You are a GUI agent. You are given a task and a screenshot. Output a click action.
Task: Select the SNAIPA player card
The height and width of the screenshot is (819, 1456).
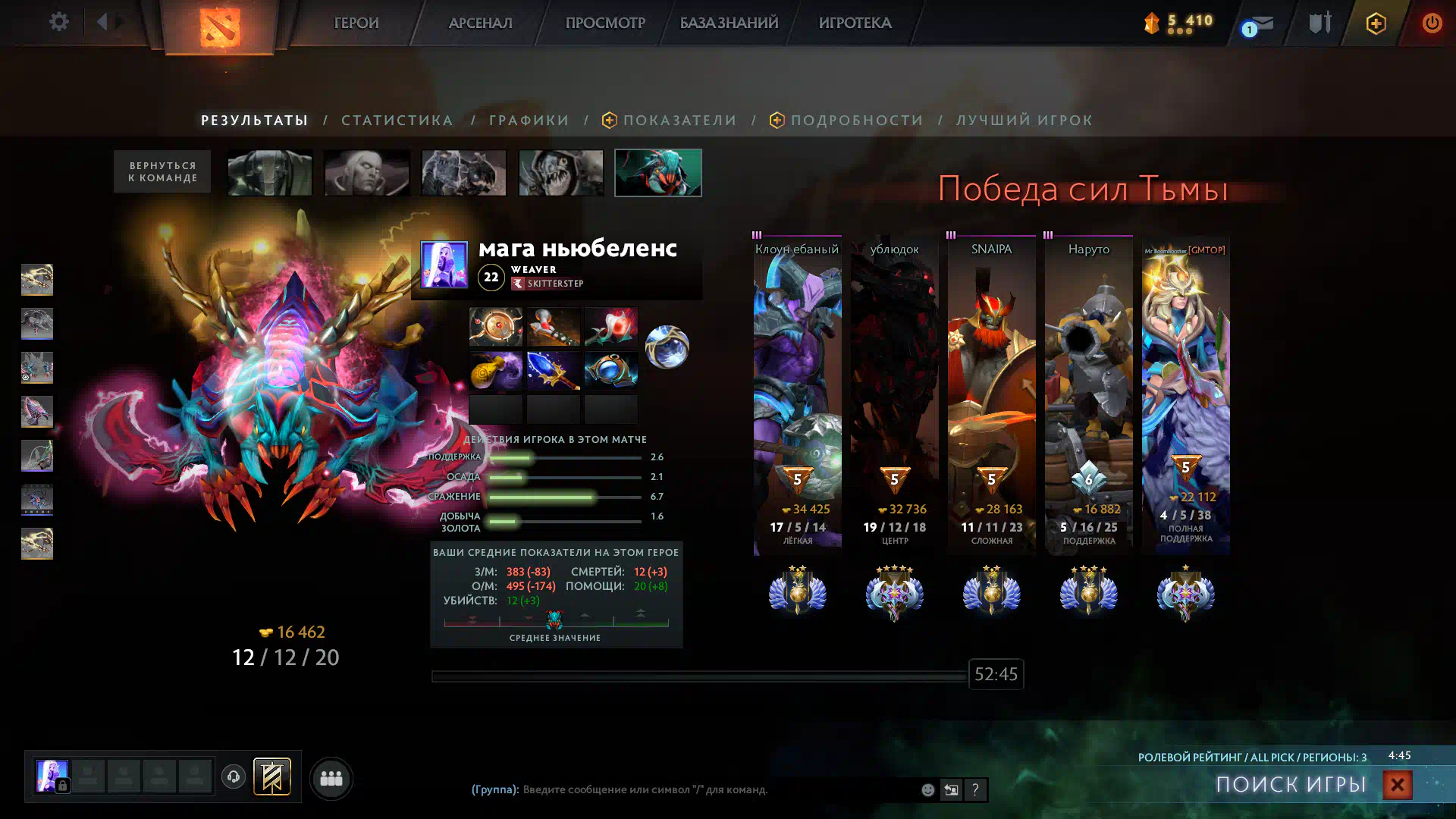point(991,394)
